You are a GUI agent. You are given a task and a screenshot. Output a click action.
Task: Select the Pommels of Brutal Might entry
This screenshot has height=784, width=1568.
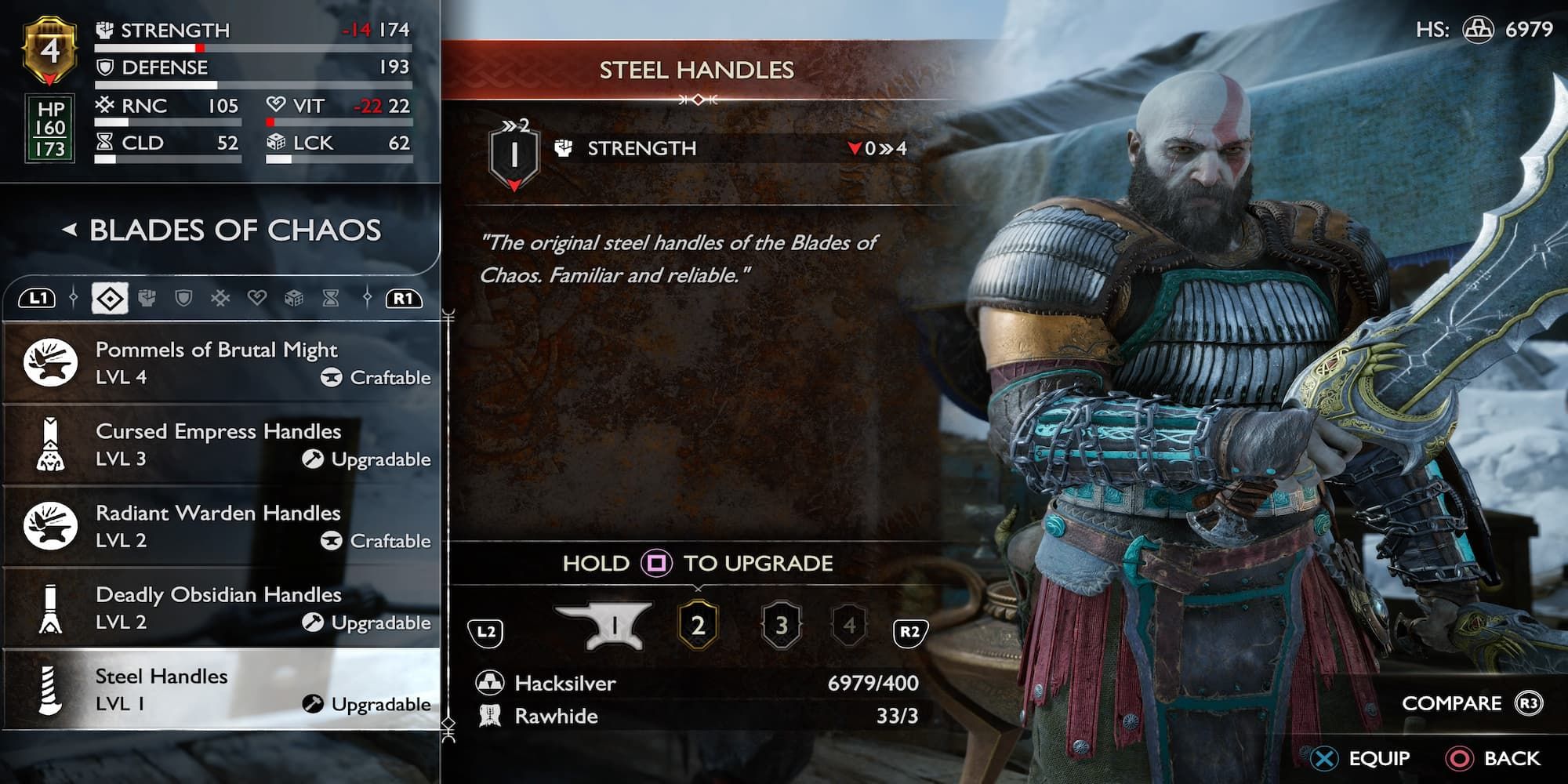(x=216, y=362)
